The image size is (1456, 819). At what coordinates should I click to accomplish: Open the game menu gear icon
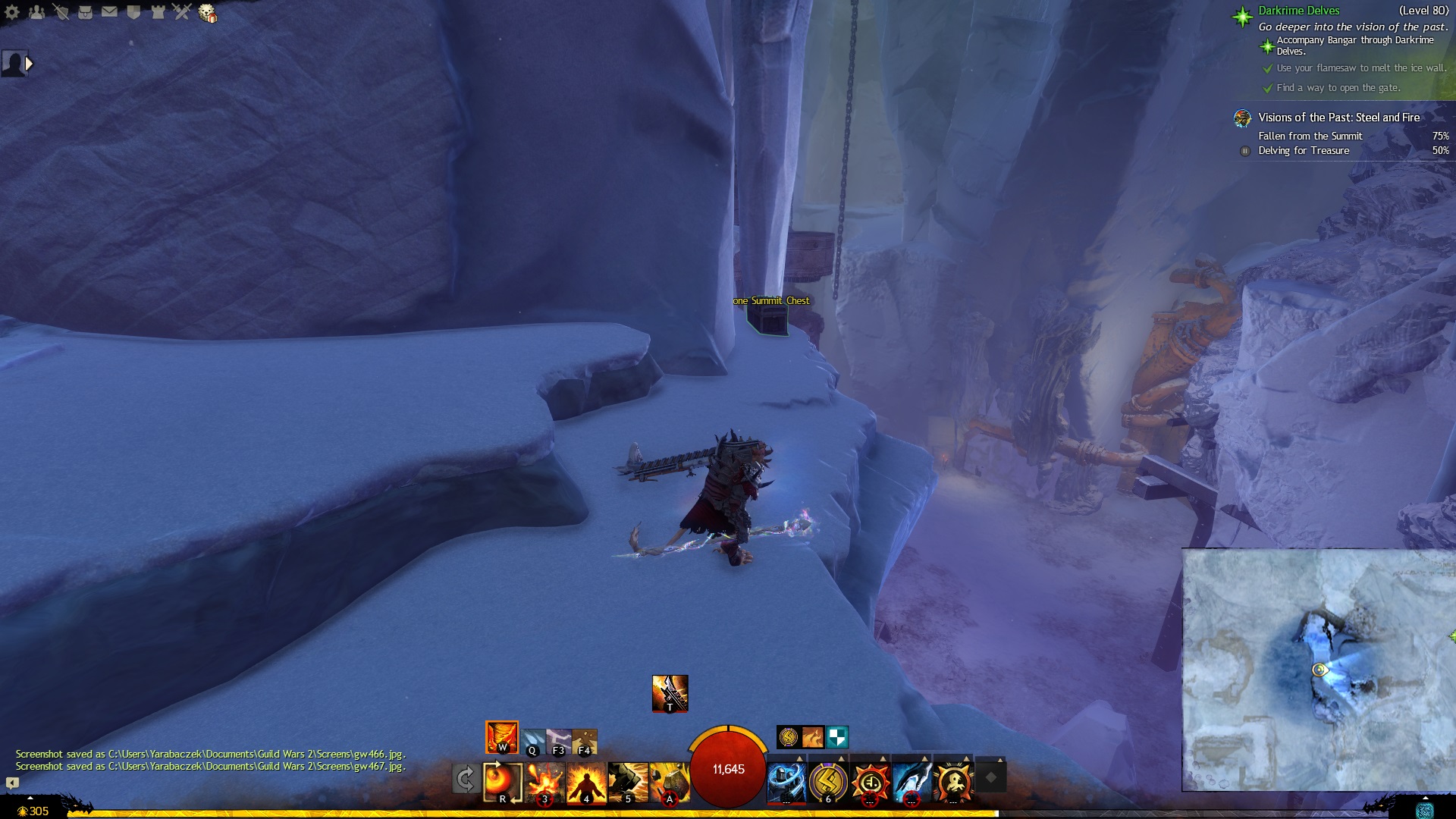[x=12, y=12]
